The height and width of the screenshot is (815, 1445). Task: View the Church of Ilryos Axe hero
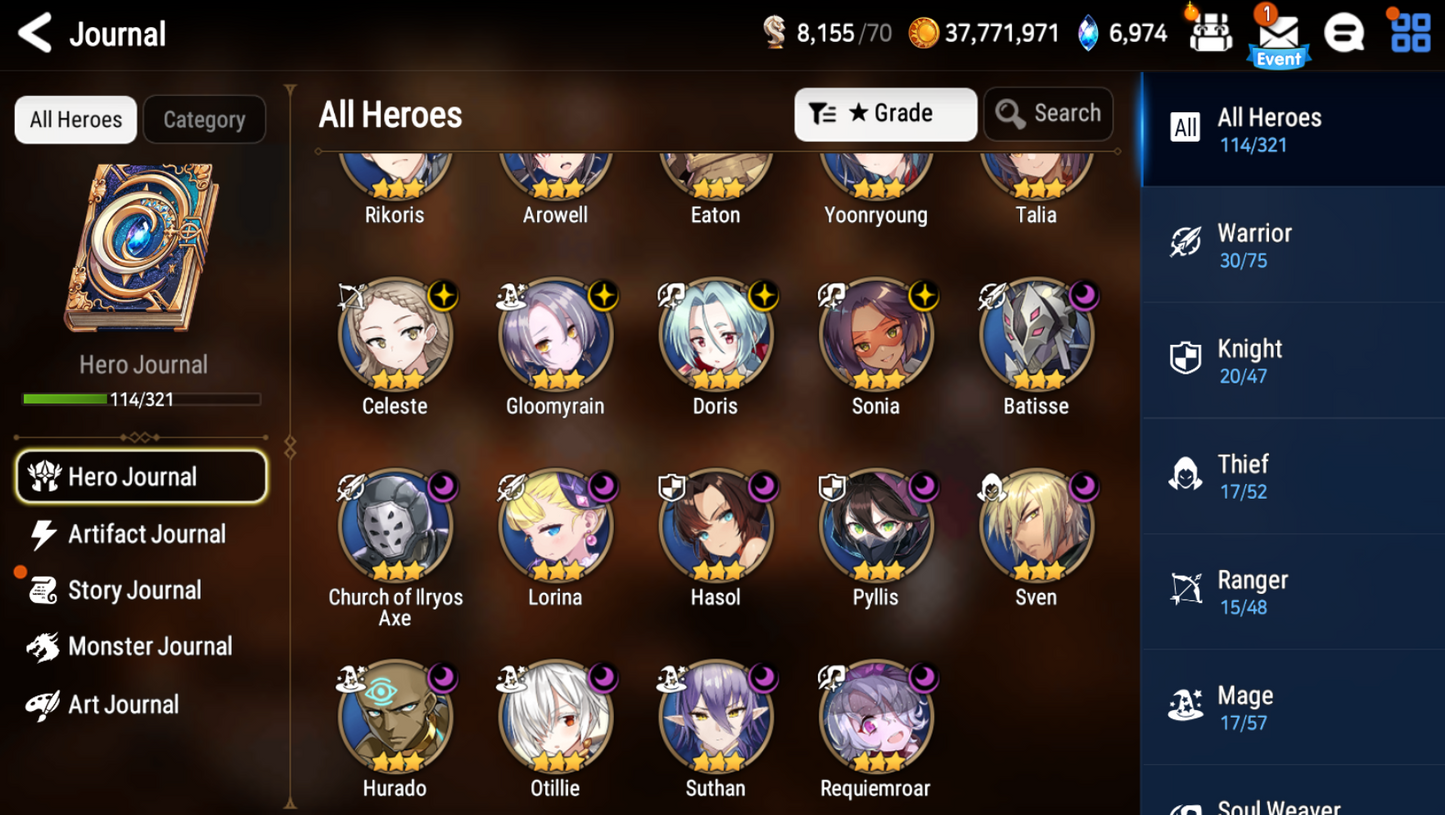(395, 527)
